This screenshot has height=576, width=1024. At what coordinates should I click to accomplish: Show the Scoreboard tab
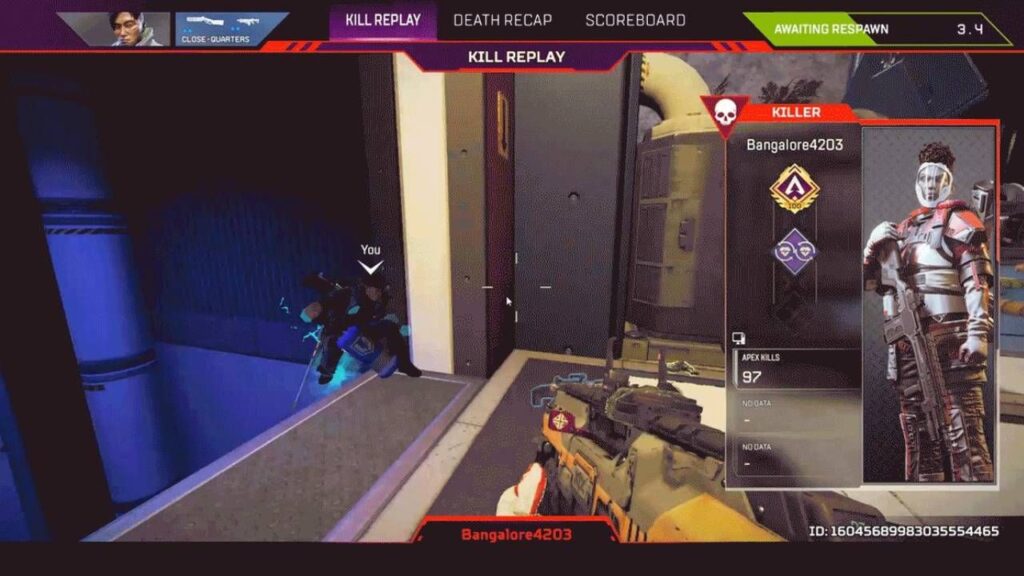click(x=635, y=20)
